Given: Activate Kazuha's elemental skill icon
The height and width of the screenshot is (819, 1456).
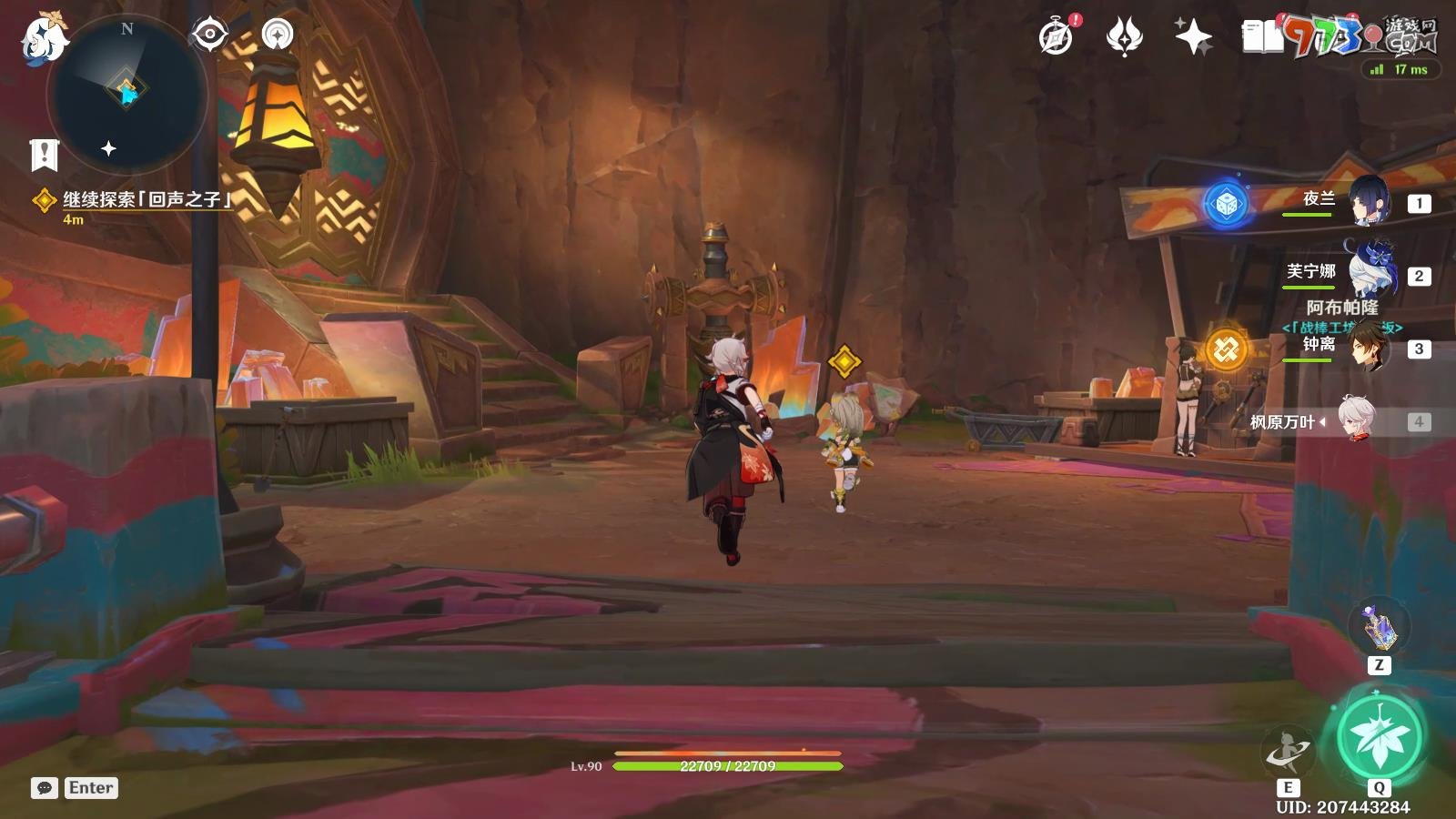Looking at the screenshot, I should click(1288, 752).
